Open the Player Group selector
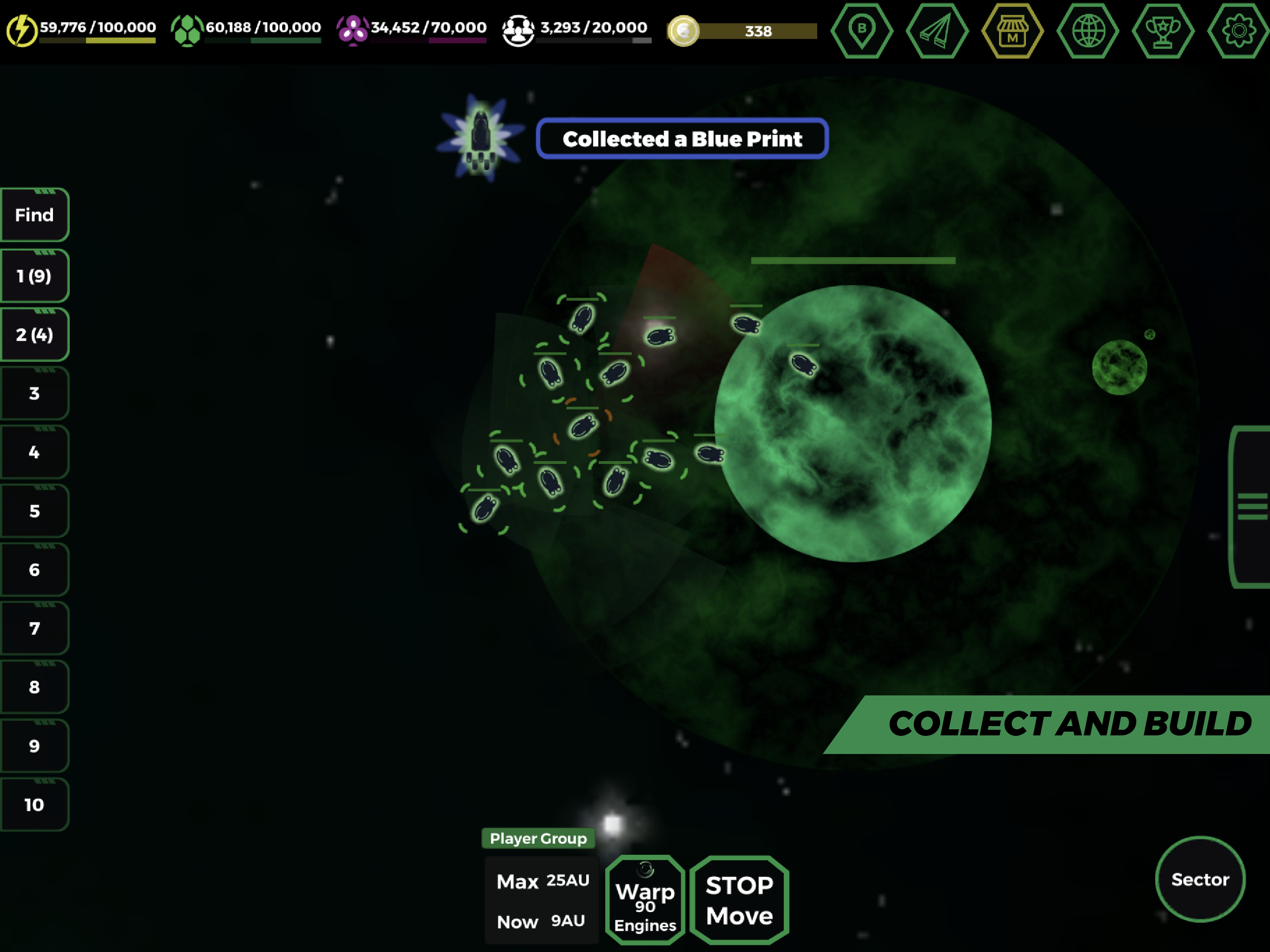 pos(539,838)
